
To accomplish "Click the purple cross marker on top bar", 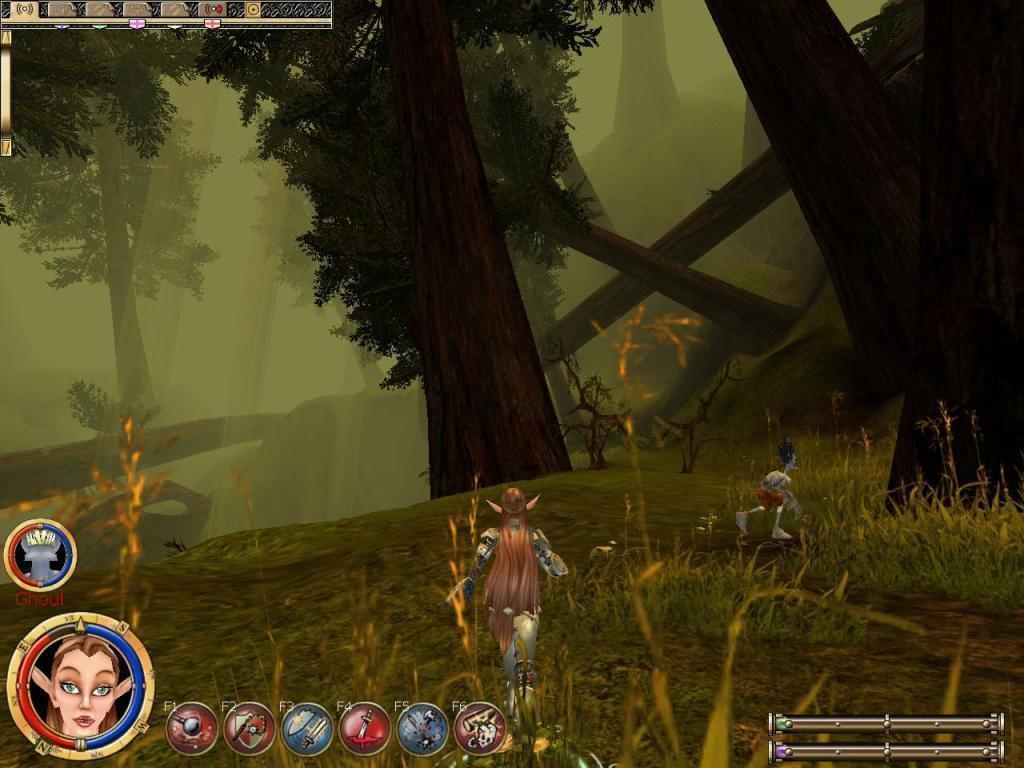I will pos(137,23).
